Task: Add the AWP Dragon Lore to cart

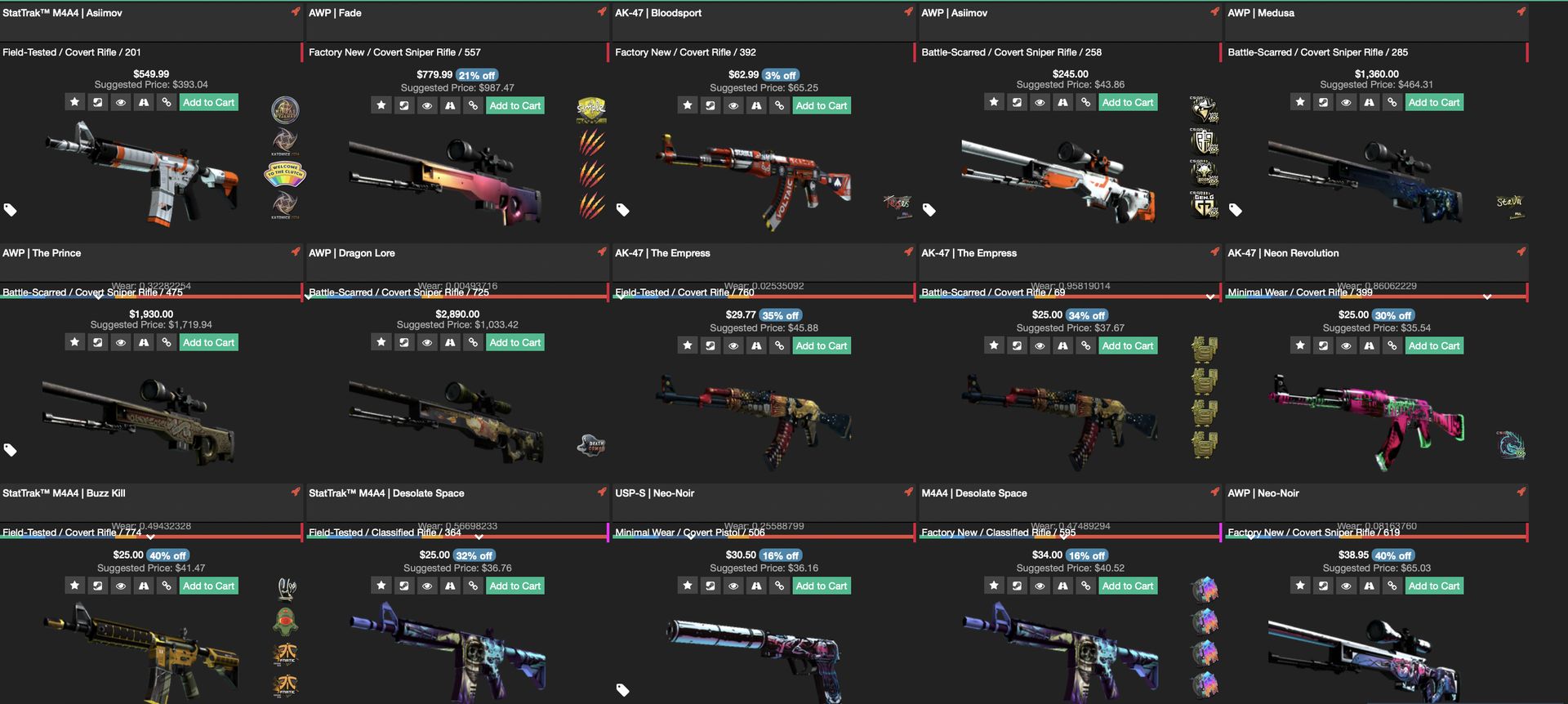Action: point(514,342)
